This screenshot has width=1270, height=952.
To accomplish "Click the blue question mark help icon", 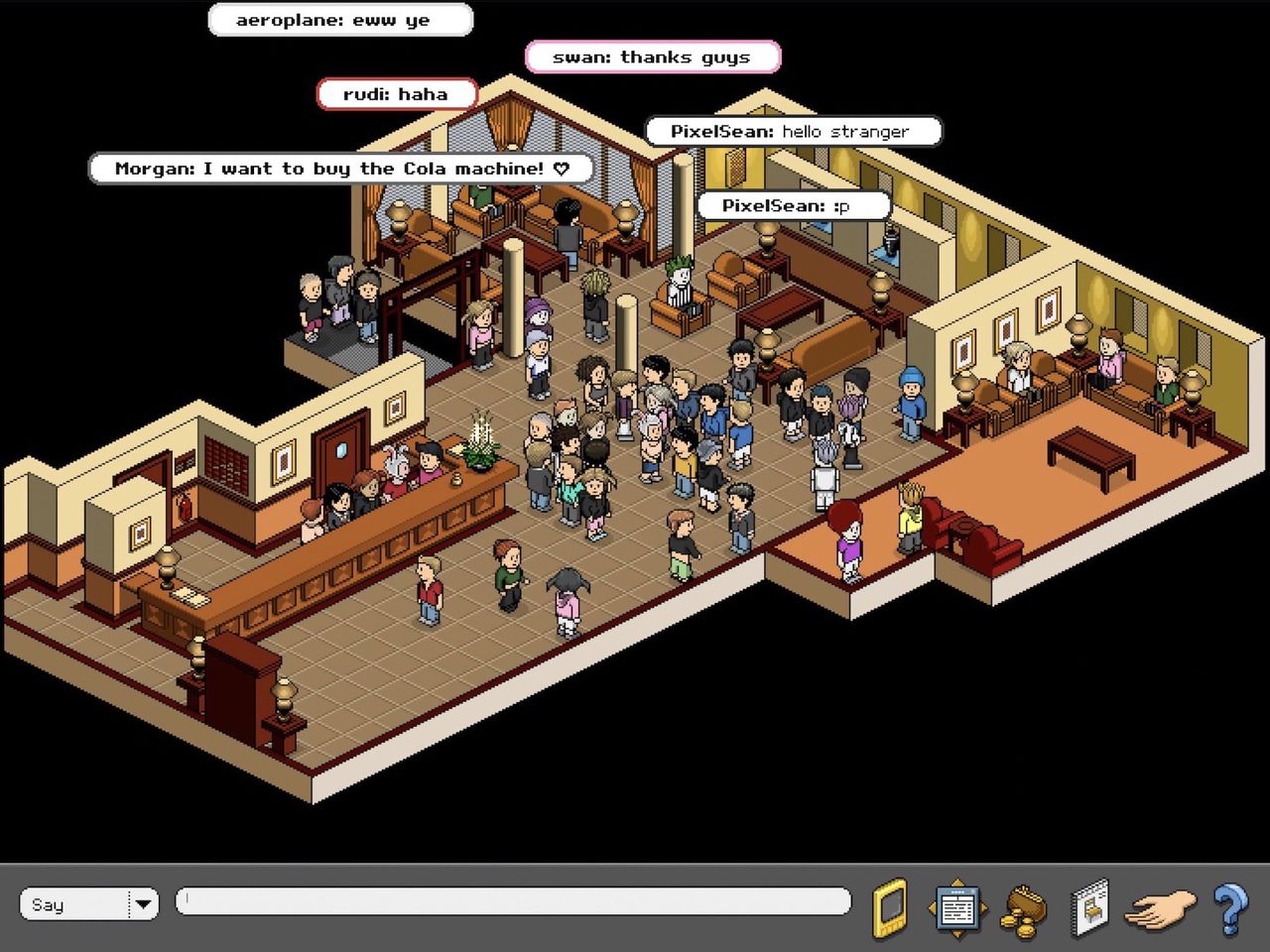I will [1230, 907].
